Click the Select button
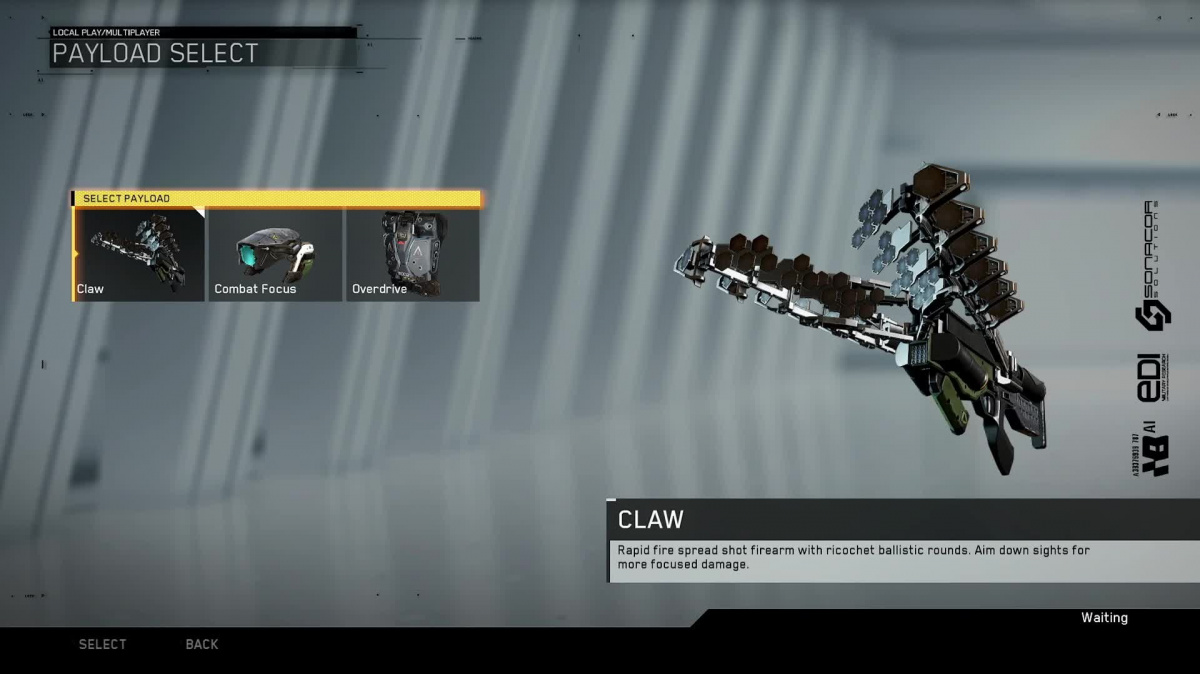This screenshot has height=674, width=1200. [x=103, y=644]
